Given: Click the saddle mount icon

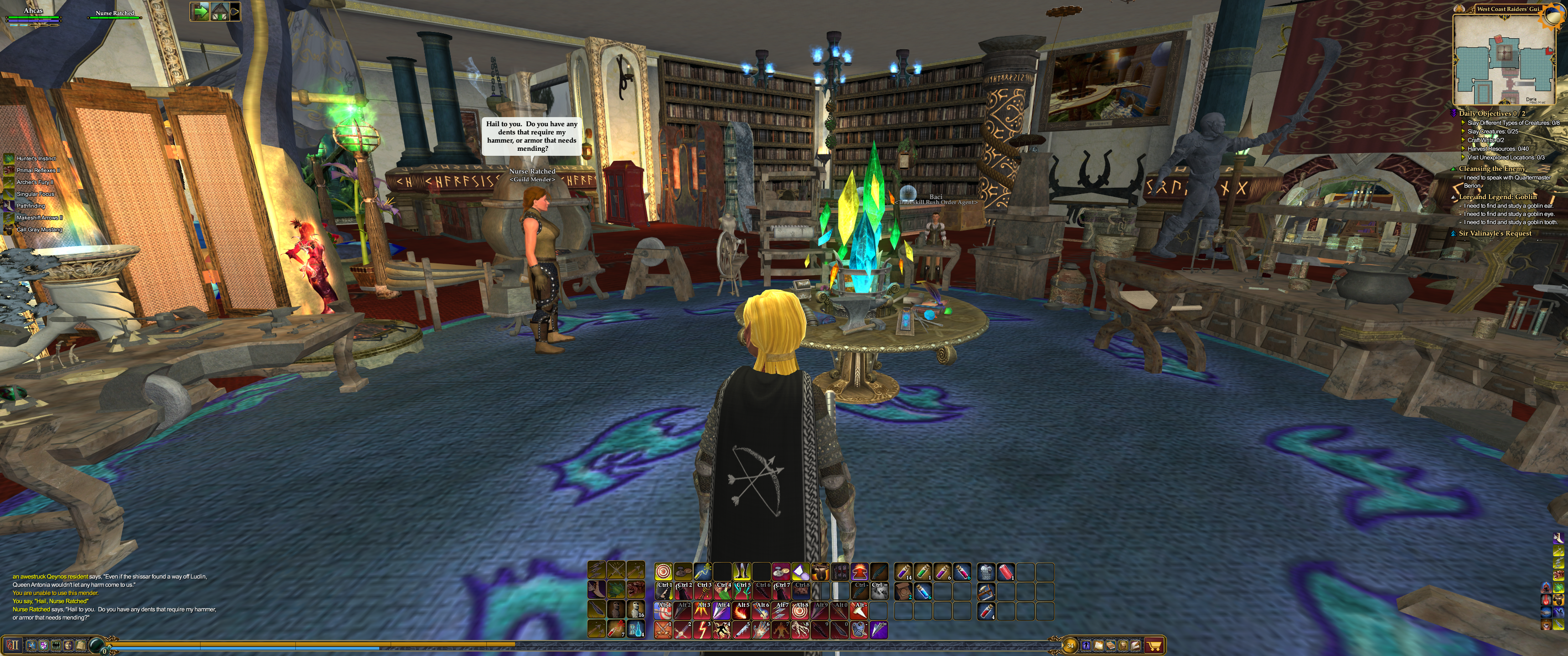Looking at the screenshot, I should pos(820,571).
